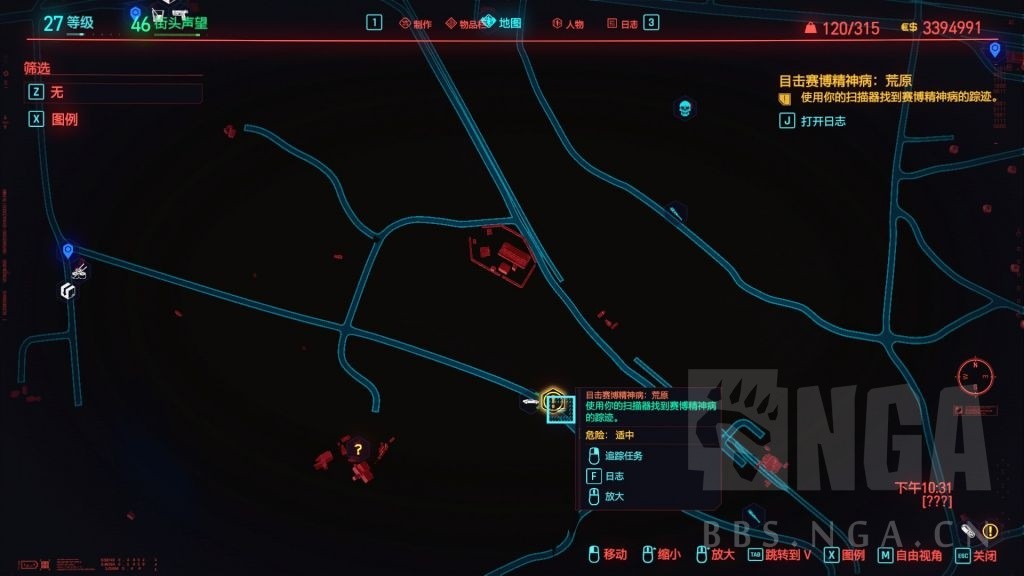Click the yellow question mark map marker
This screenshot has height=576, width=1024.
[x=358, y=449]
